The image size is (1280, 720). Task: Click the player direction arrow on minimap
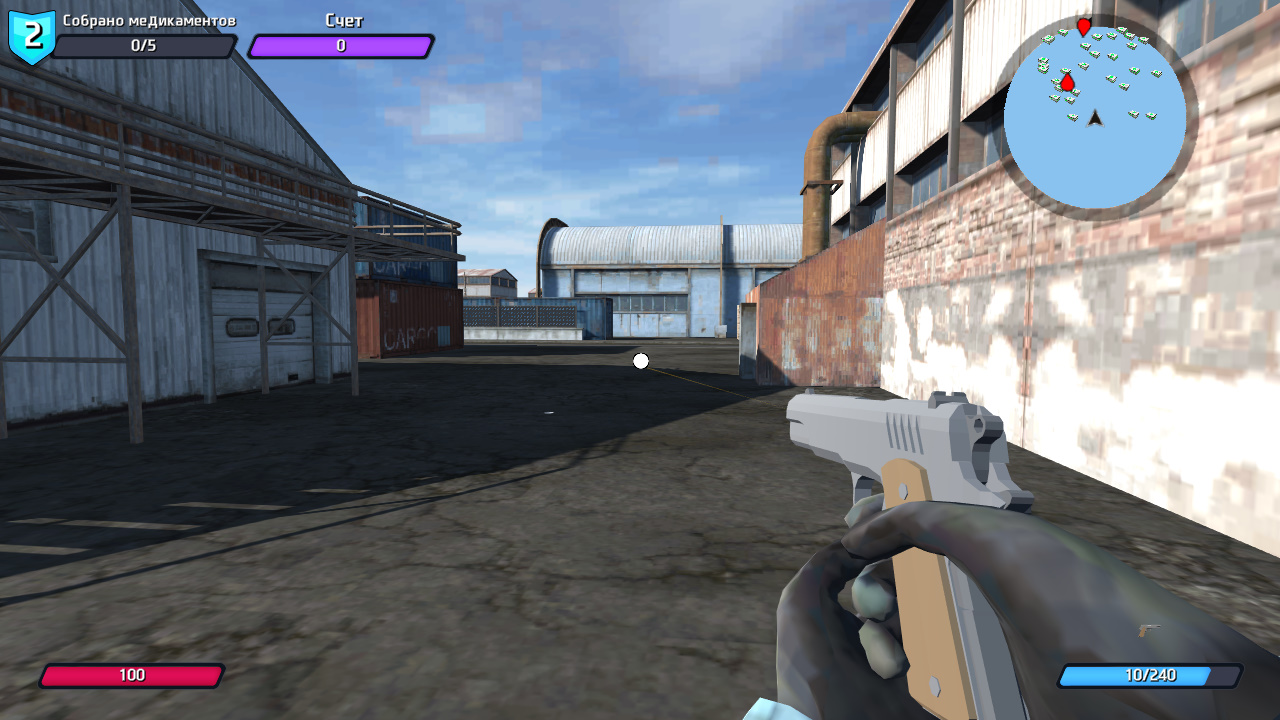coord(1095,119)
